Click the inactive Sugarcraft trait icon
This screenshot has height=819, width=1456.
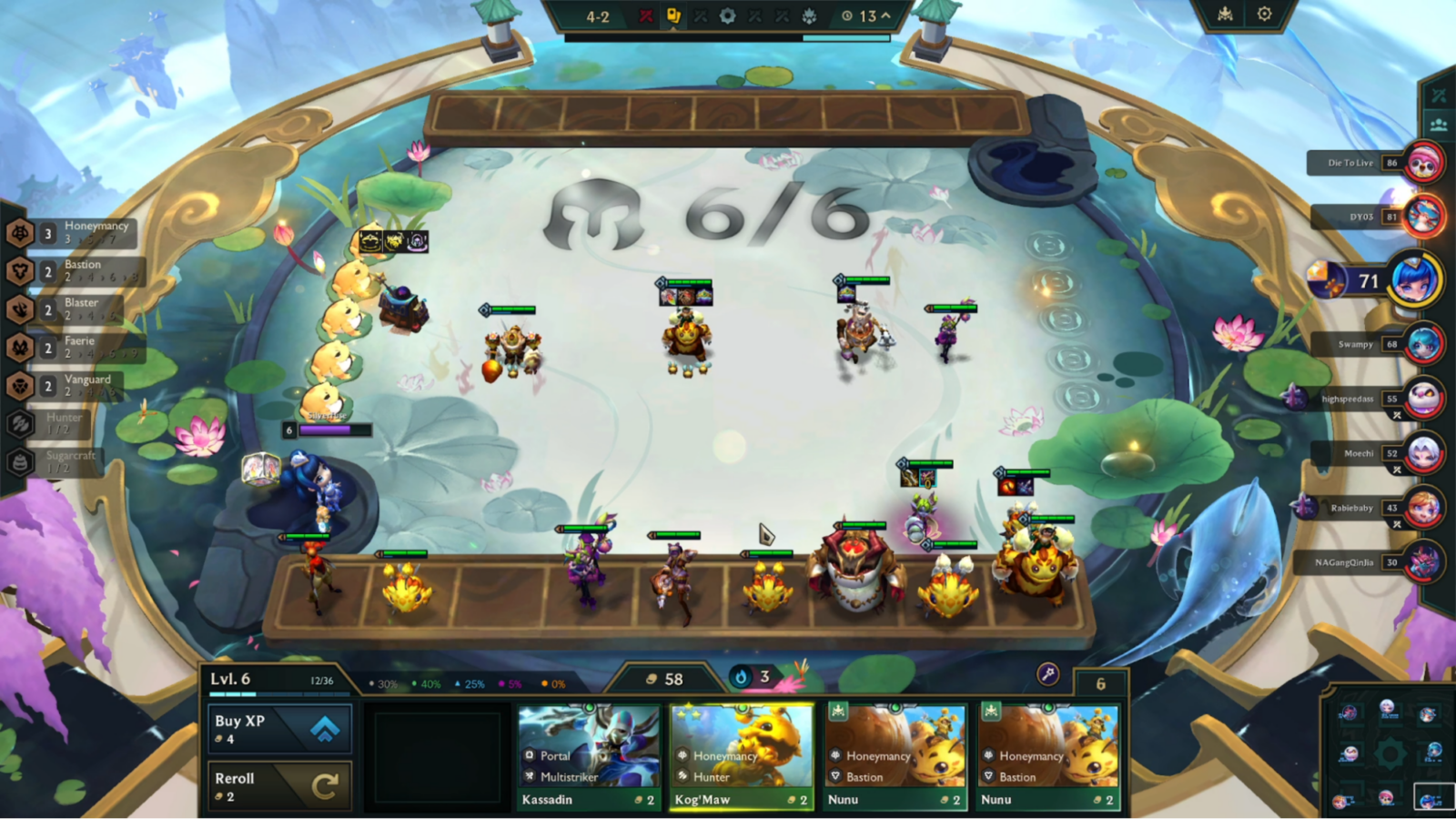click(20, 461)
